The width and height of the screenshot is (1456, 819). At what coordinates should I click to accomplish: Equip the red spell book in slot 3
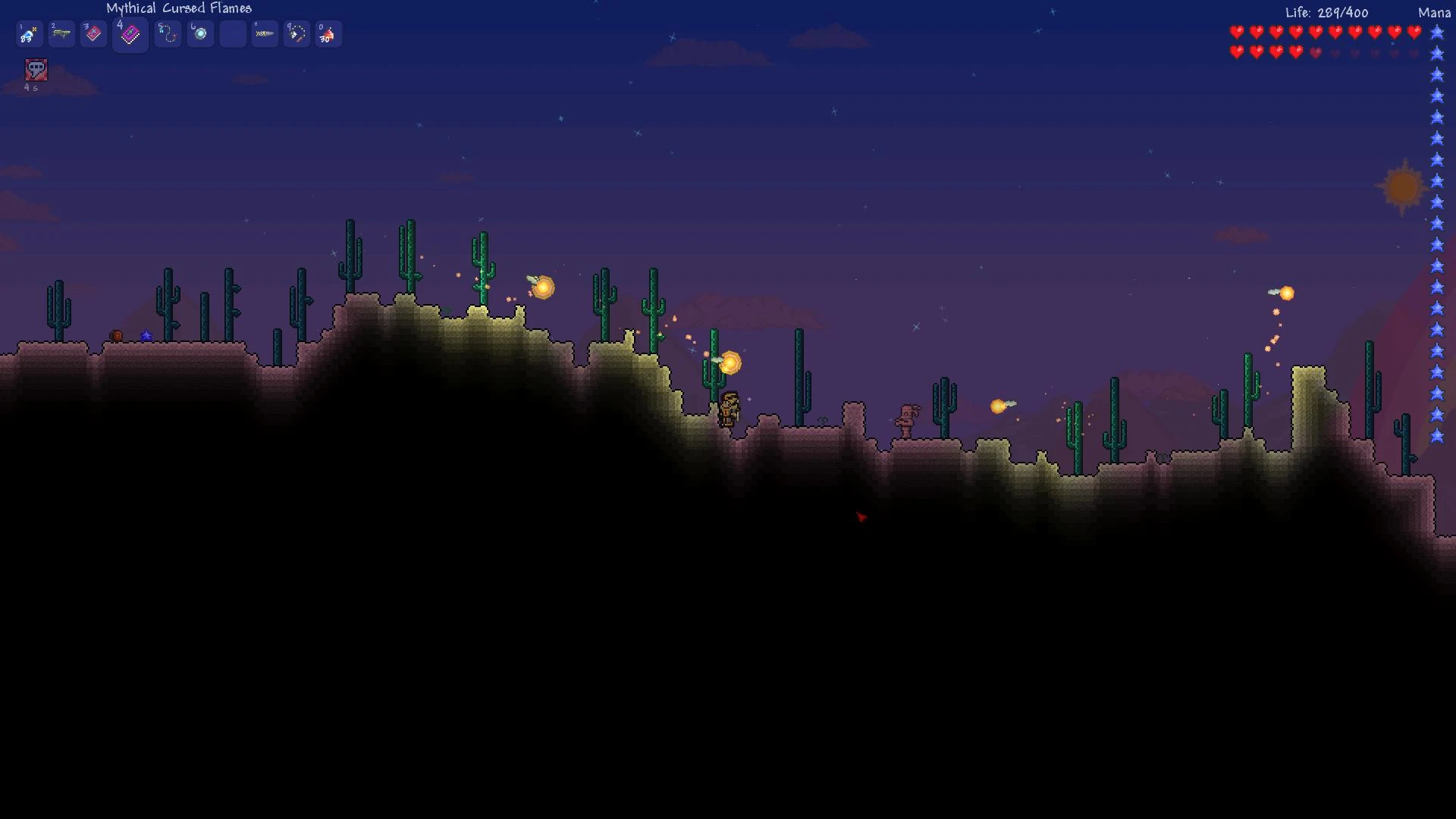pyautogui.click(x=93, y=33)
